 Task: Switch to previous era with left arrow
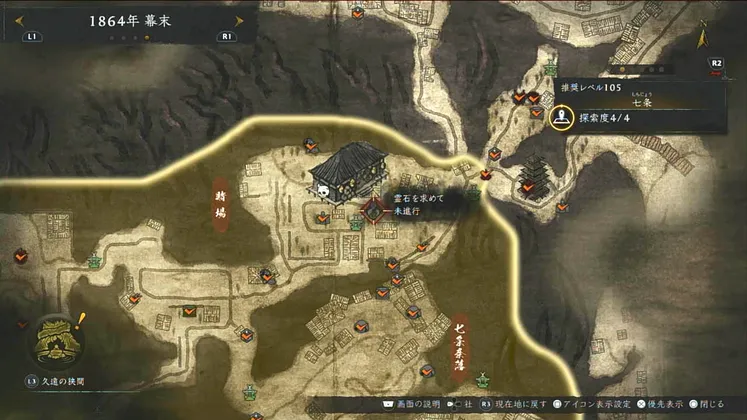point(19,20)
